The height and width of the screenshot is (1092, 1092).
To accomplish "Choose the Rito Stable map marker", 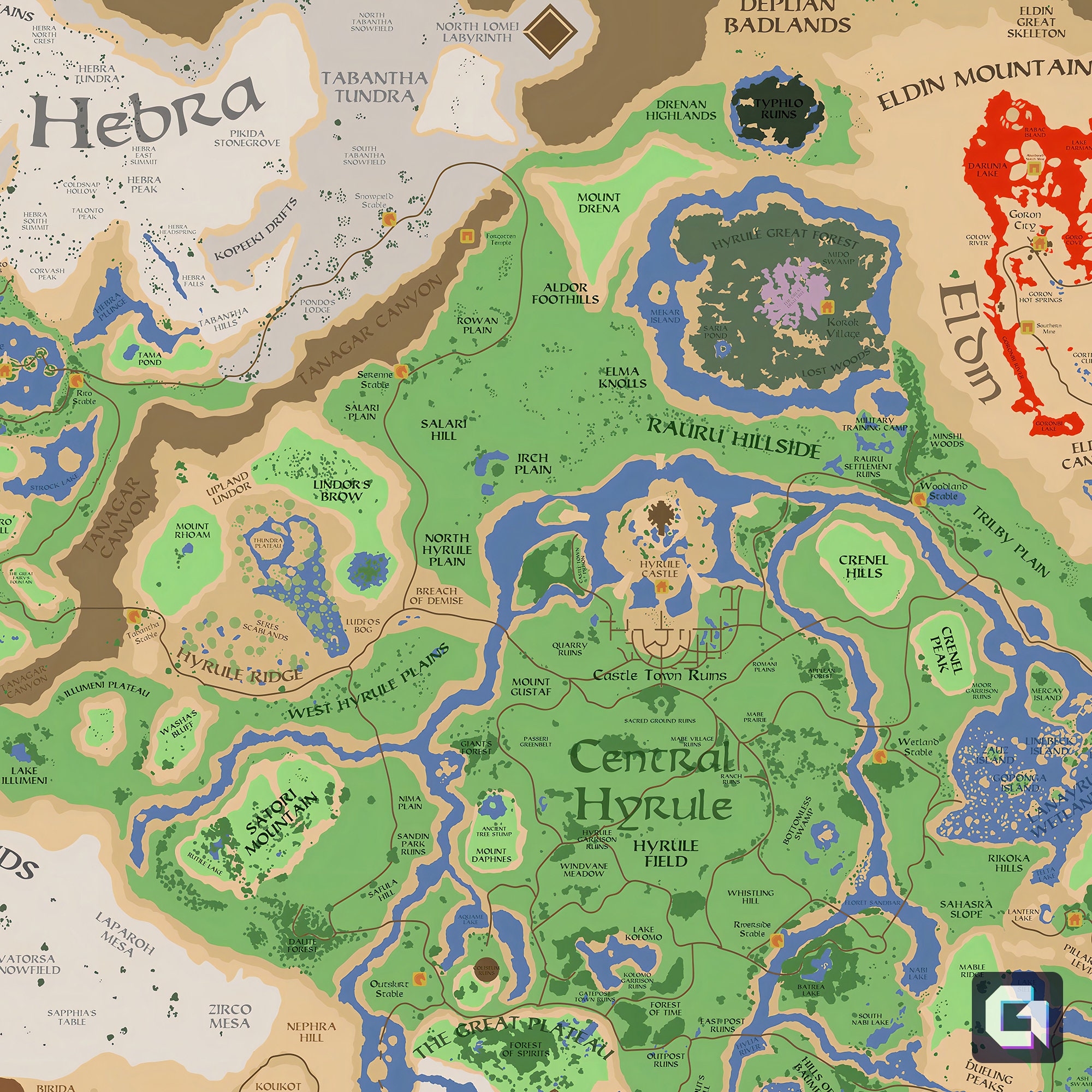I will 76,380.
